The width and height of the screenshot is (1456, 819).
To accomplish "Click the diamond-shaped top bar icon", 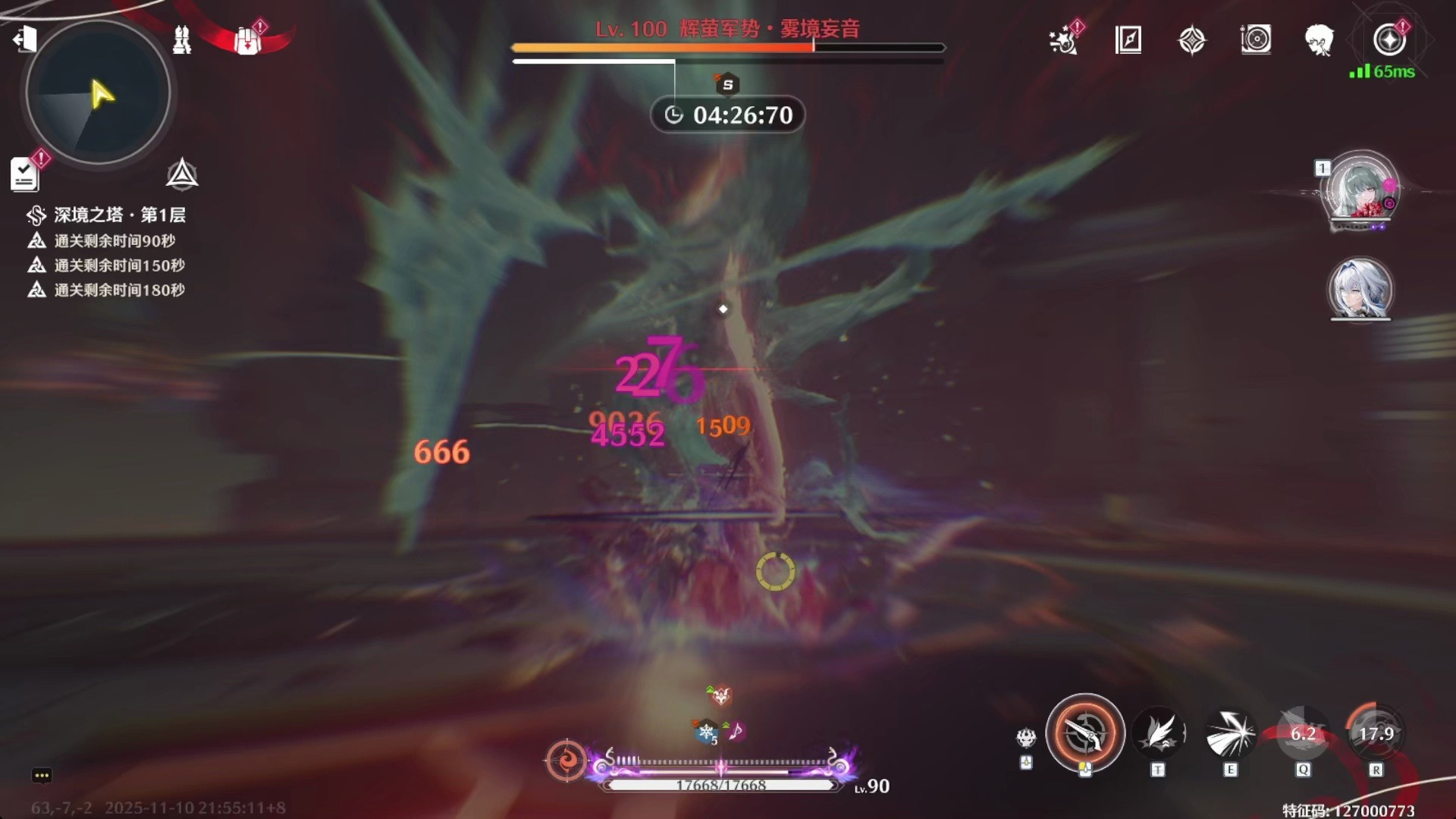I will click(1192, 40).
